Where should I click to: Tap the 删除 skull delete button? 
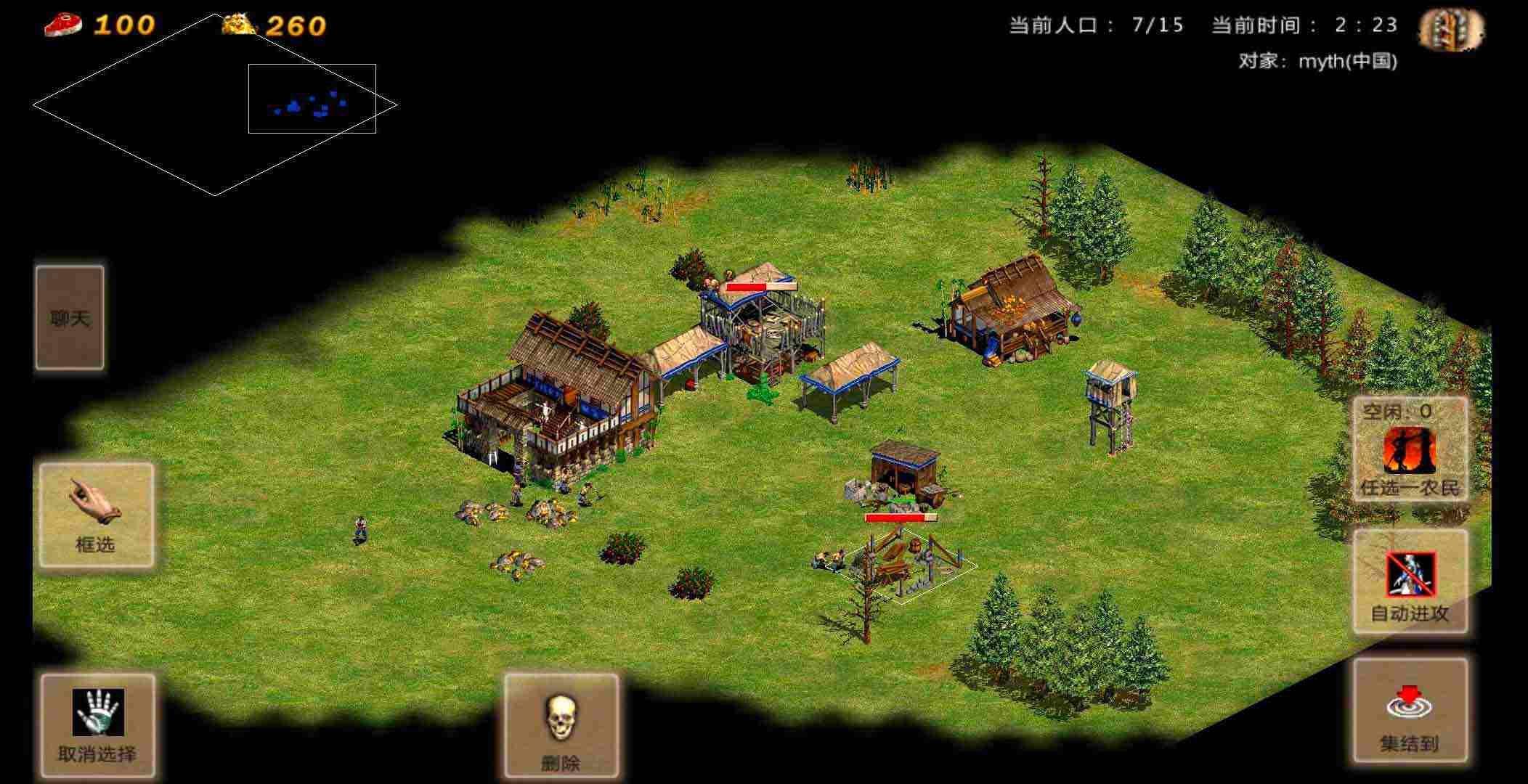point(561,724)
